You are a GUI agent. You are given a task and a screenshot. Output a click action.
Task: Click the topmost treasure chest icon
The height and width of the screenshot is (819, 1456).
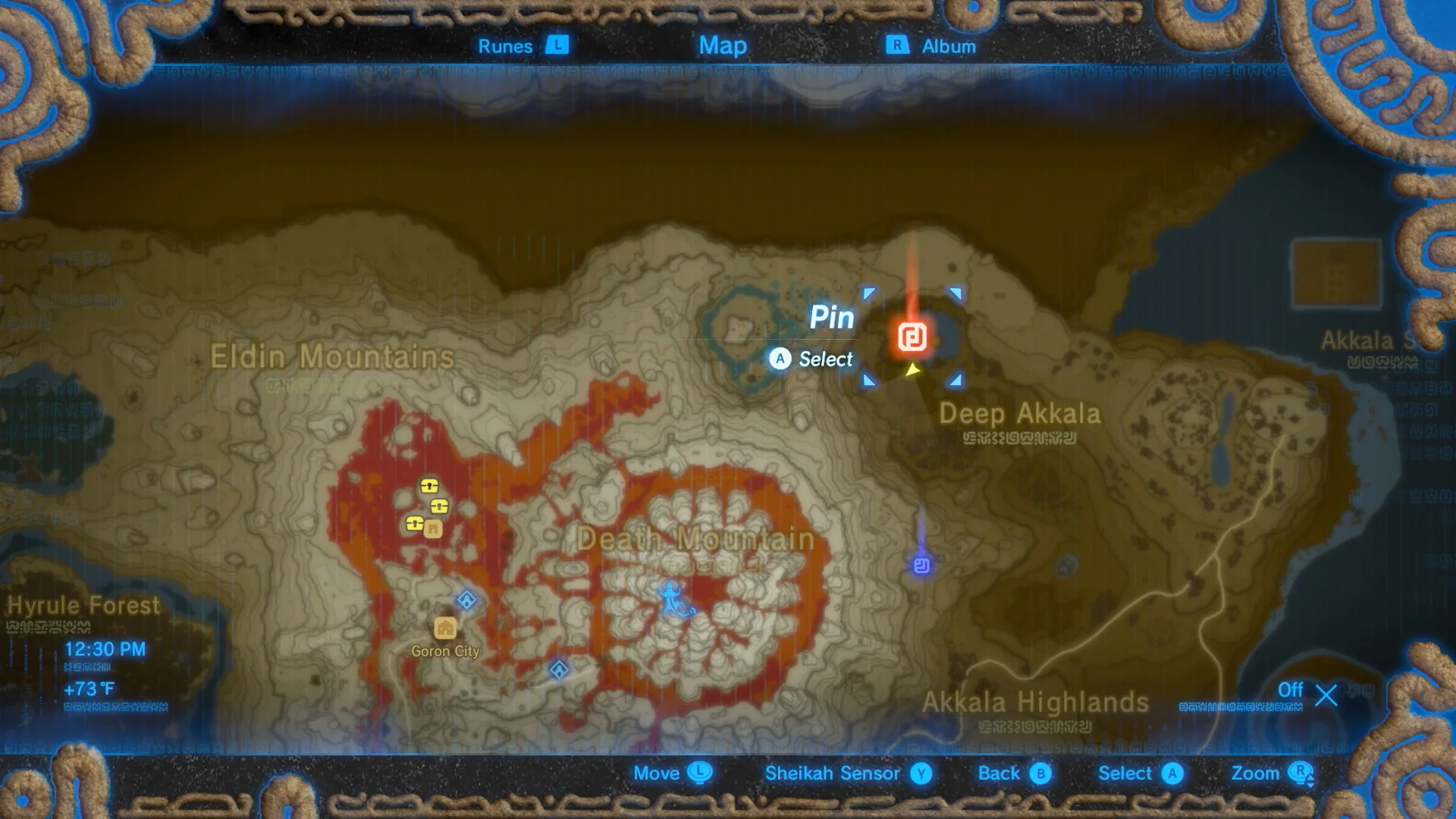(x=428, y=486)
